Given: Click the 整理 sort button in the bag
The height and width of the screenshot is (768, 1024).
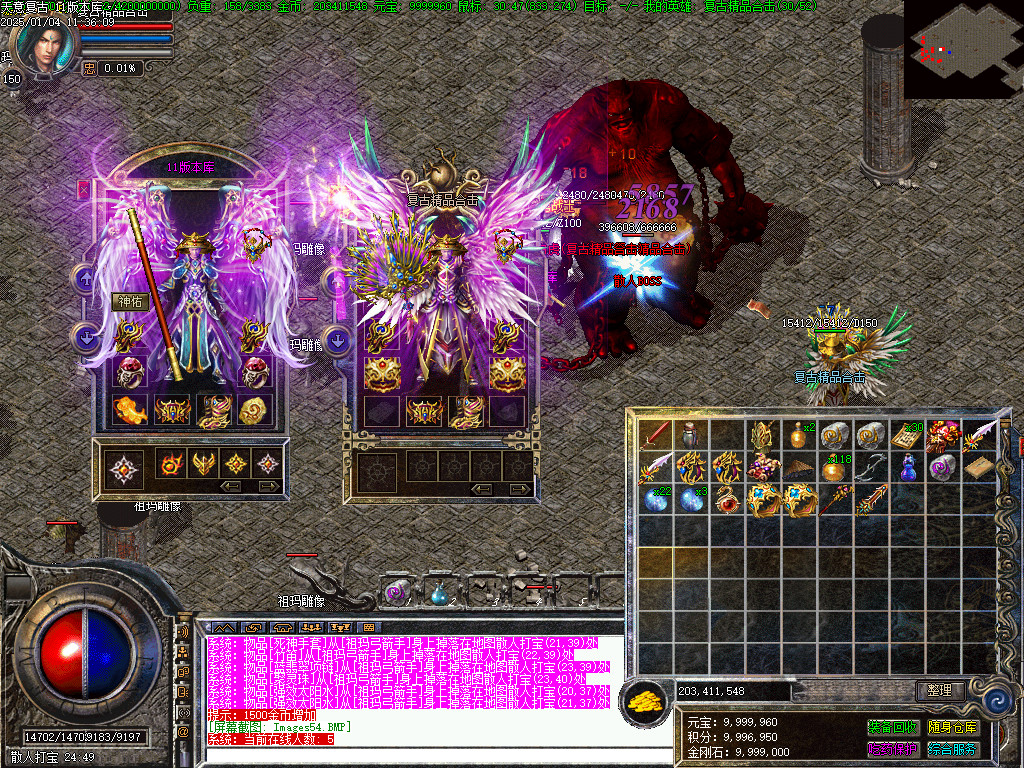Looking at the screenshot, I should (940, 691).
